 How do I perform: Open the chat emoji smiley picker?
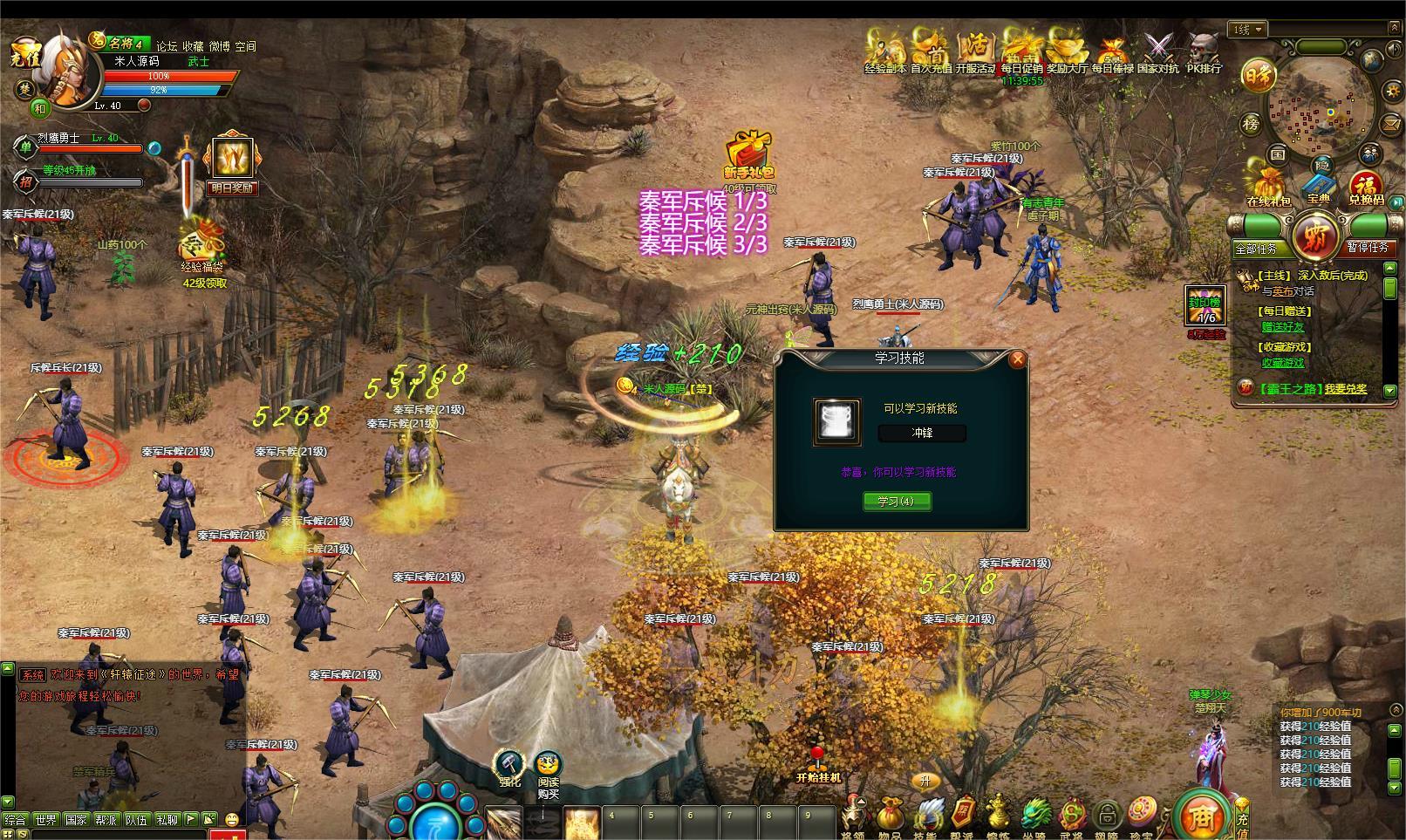point(232,819)
